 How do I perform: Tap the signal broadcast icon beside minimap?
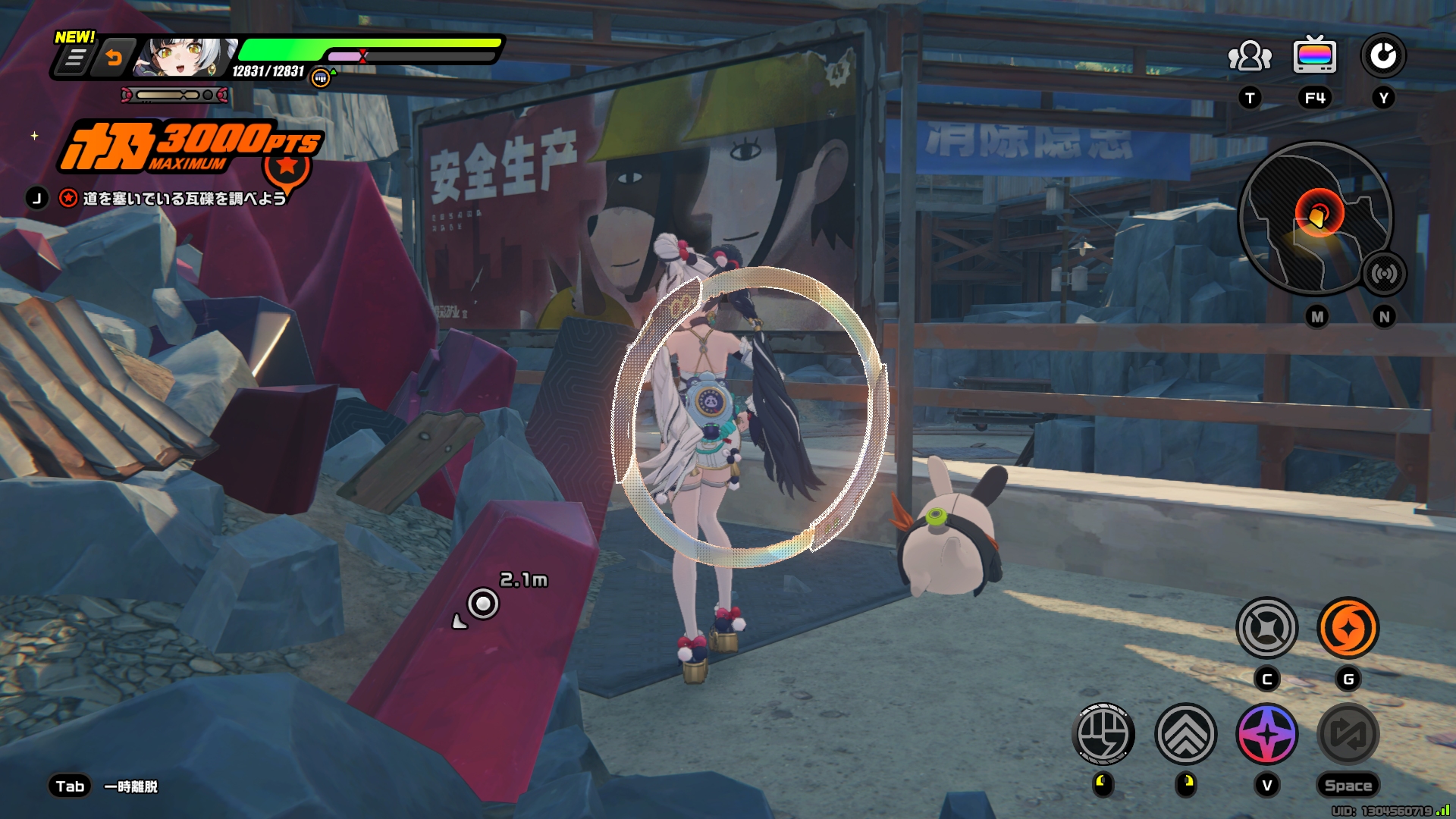point(1384,274)
